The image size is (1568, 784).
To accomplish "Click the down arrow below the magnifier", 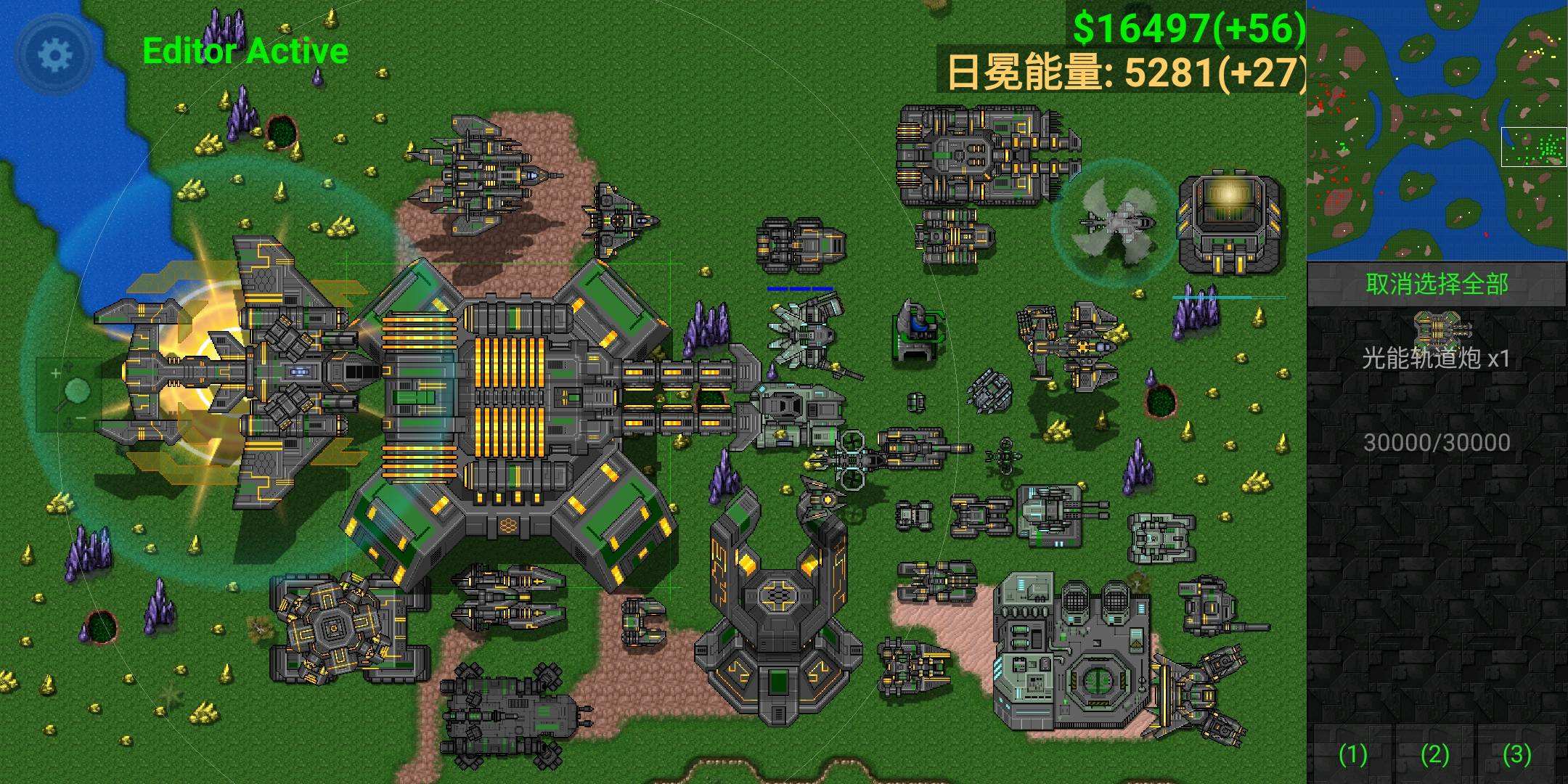I will [68, 423].
